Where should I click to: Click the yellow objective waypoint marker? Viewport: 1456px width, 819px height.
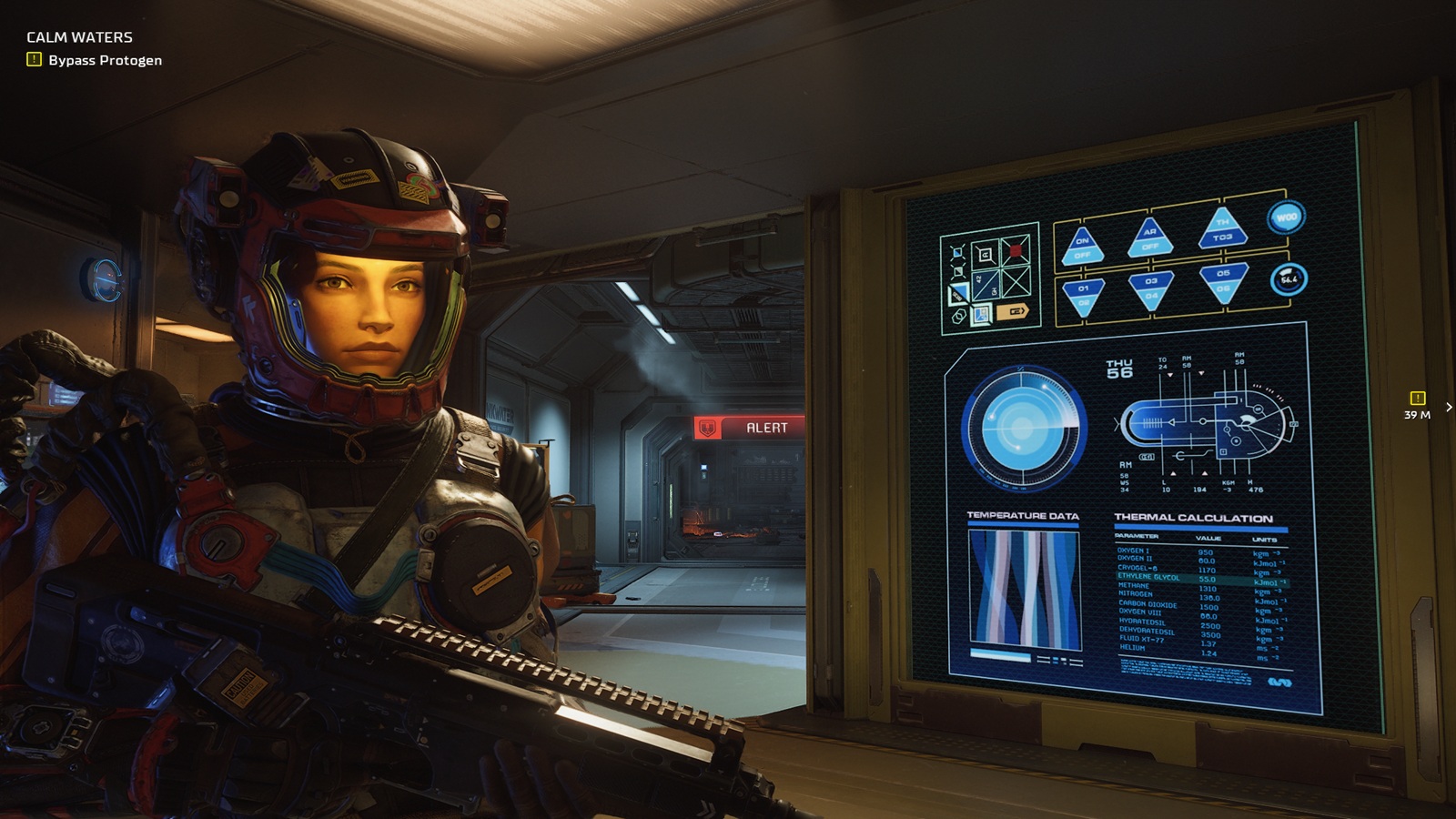1417,399
